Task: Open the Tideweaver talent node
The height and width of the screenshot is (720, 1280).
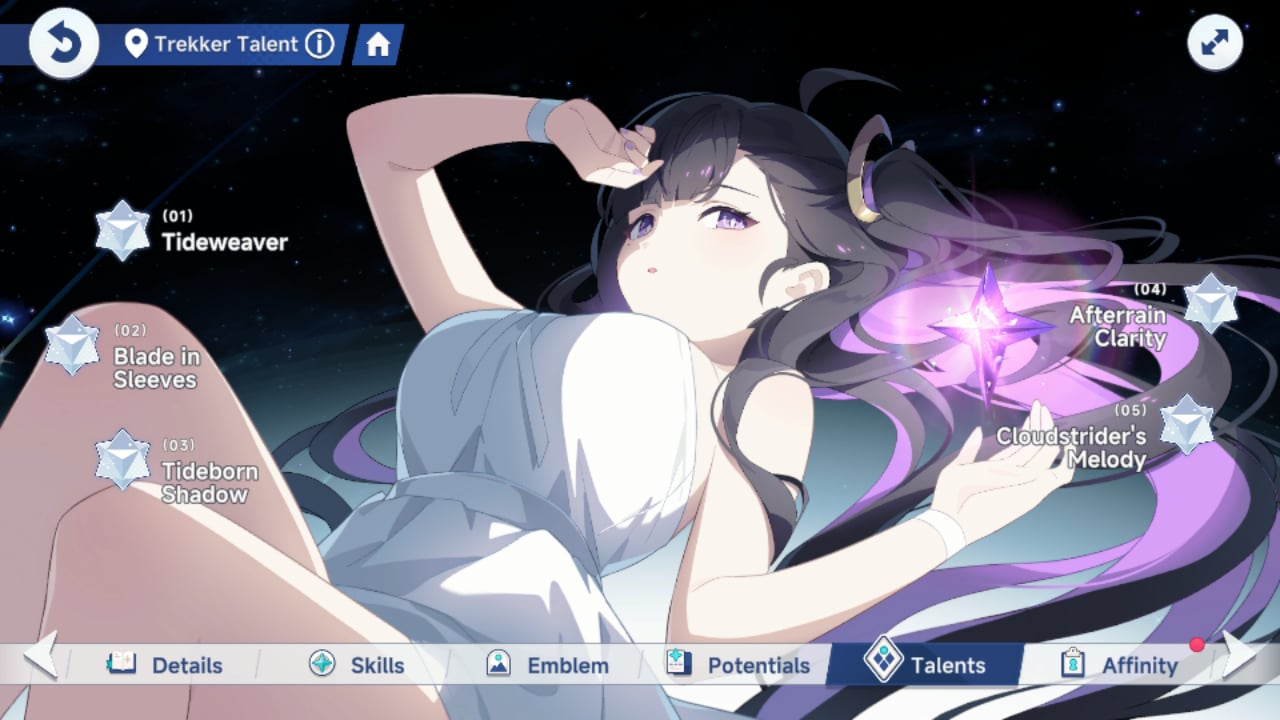Action: point(122,229)
